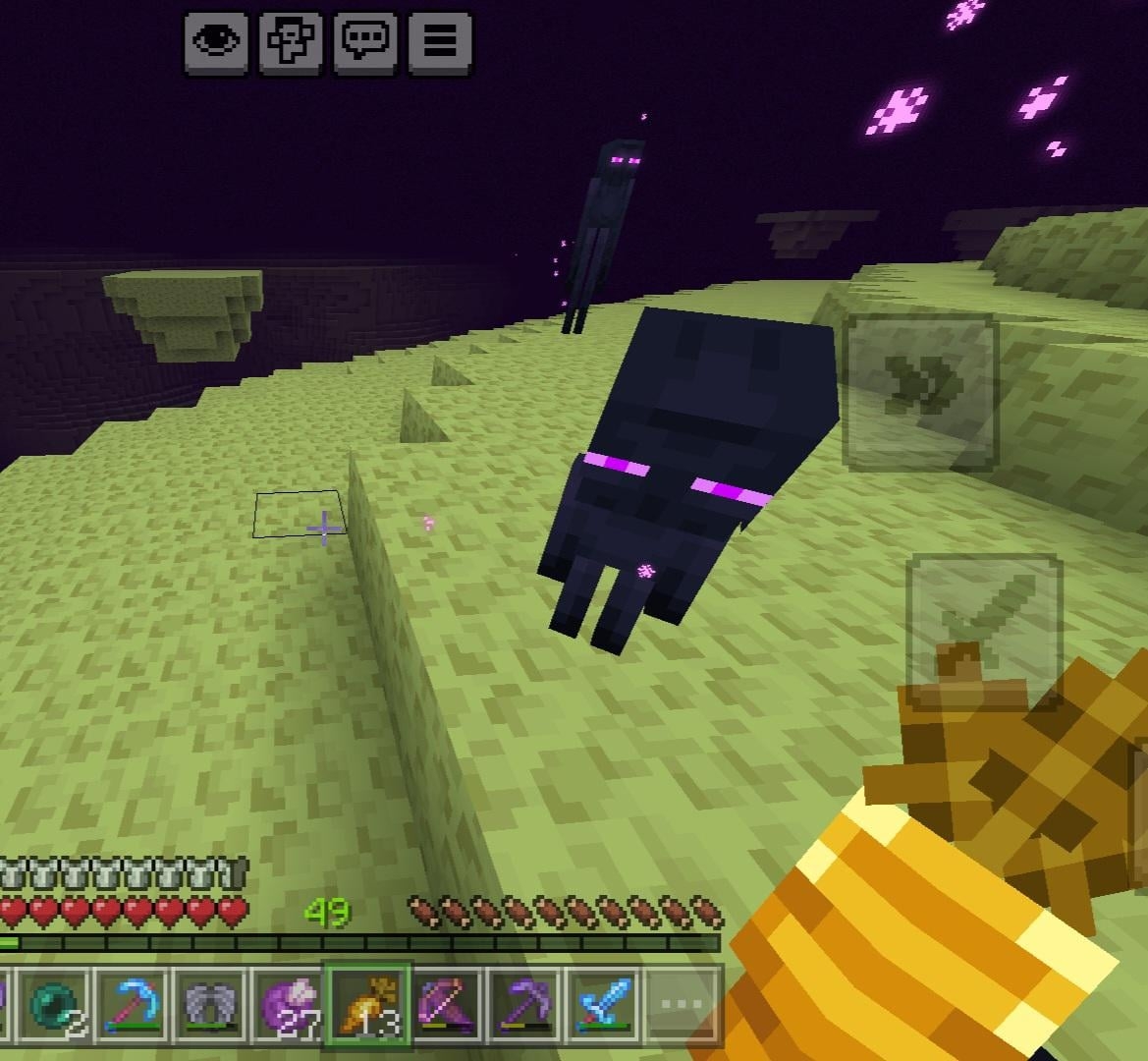Open inventory with the three-dots button

(683, 1005)
